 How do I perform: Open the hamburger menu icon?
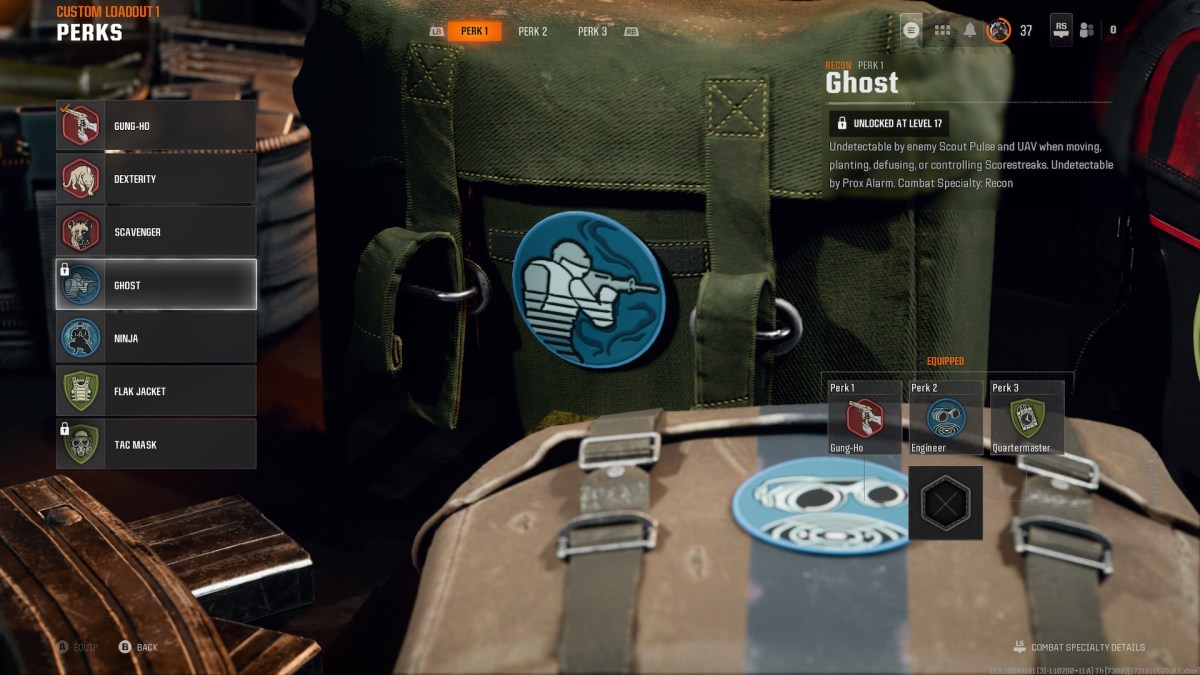911,30
